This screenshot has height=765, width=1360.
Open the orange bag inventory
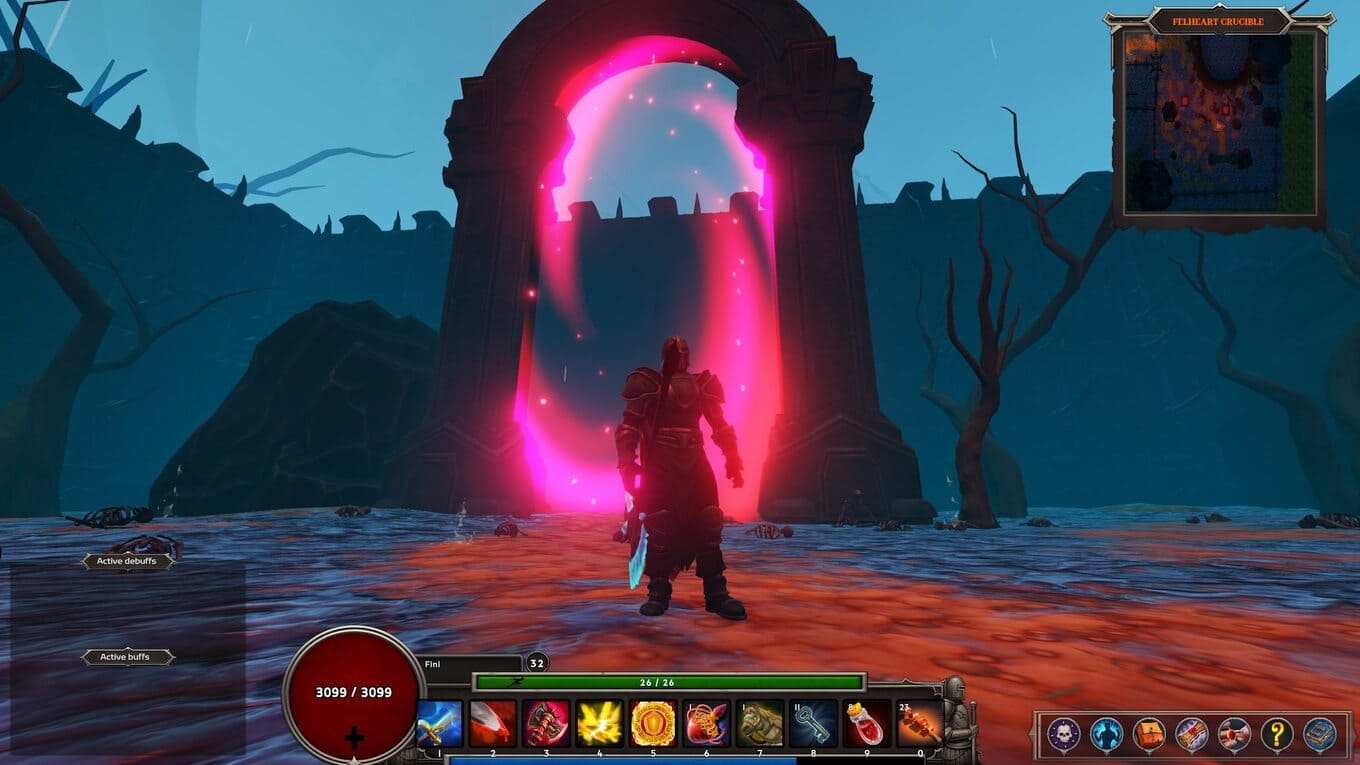pyautogui.click(x=1149, y=735)
